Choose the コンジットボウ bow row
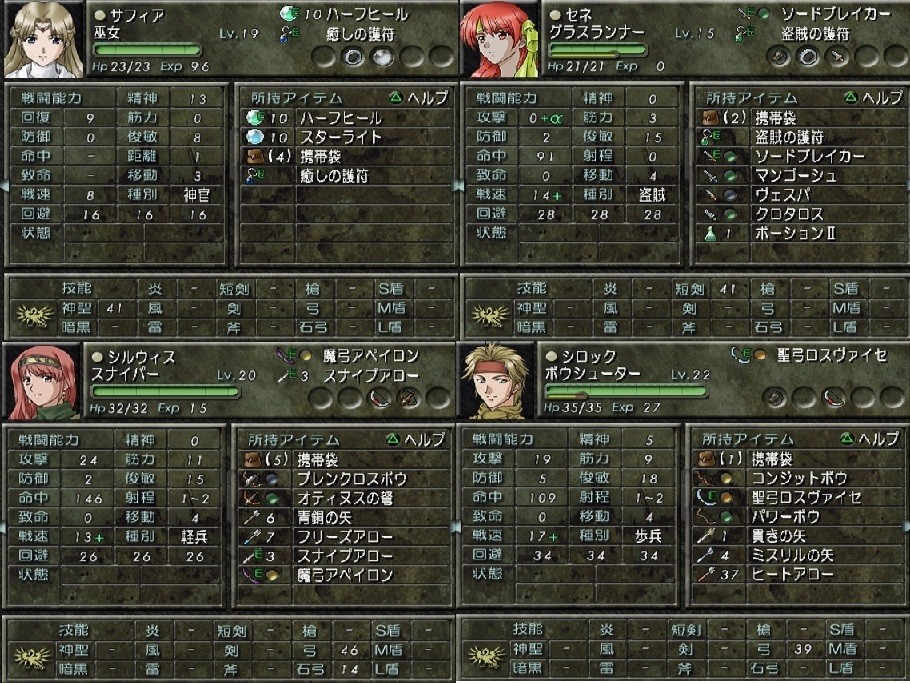The height and width of the screenshot is (684, 910). click(x=790, y=478)
